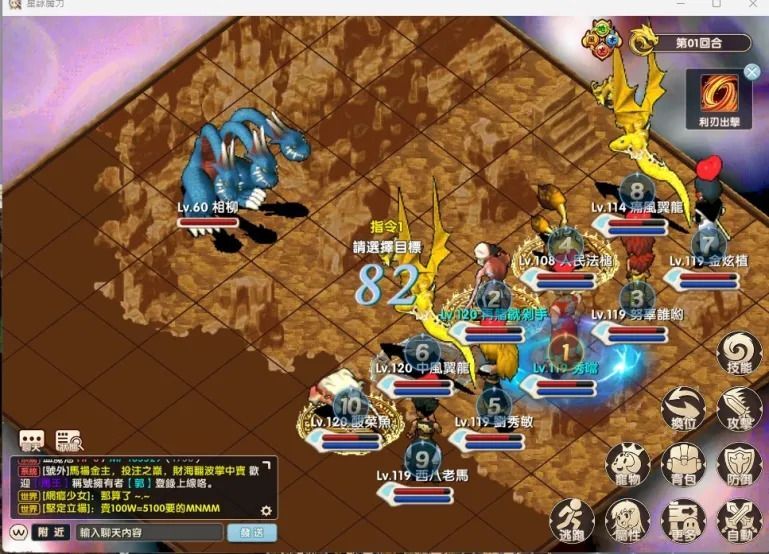Close the 利刃出擊 skill panel

click(752, 71)
